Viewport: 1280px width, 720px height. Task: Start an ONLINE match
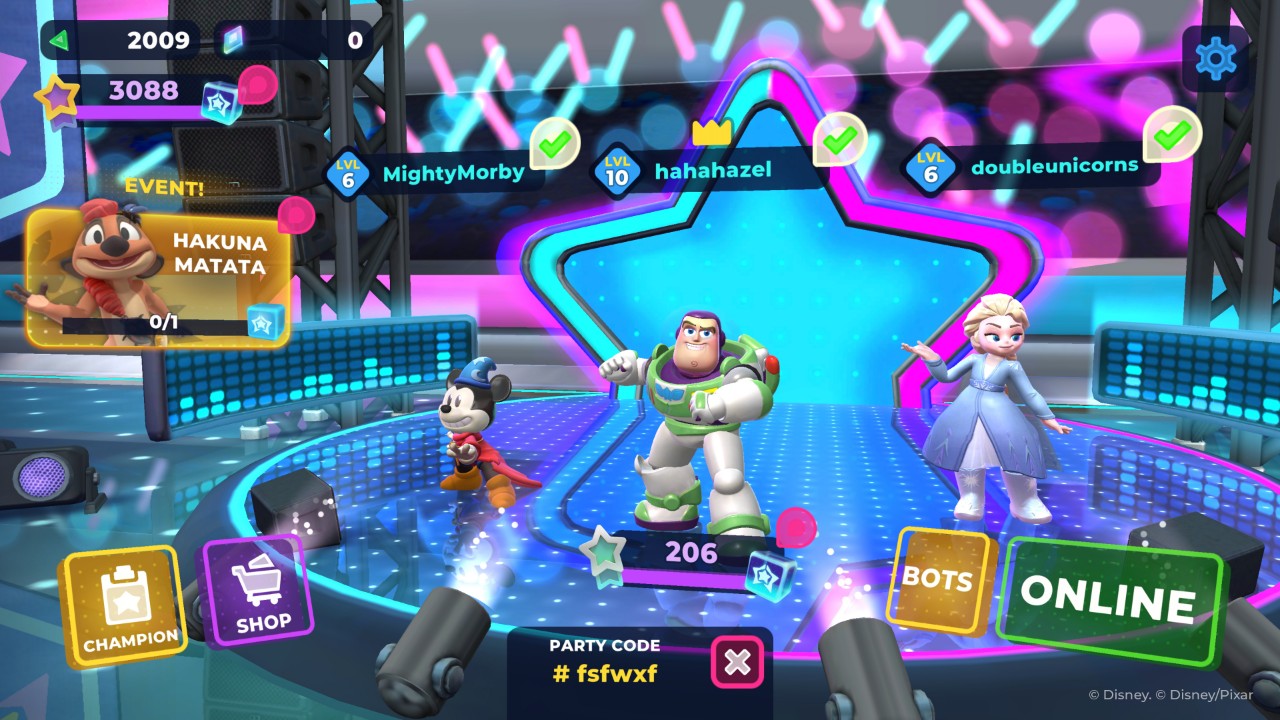click(1109, 600)
